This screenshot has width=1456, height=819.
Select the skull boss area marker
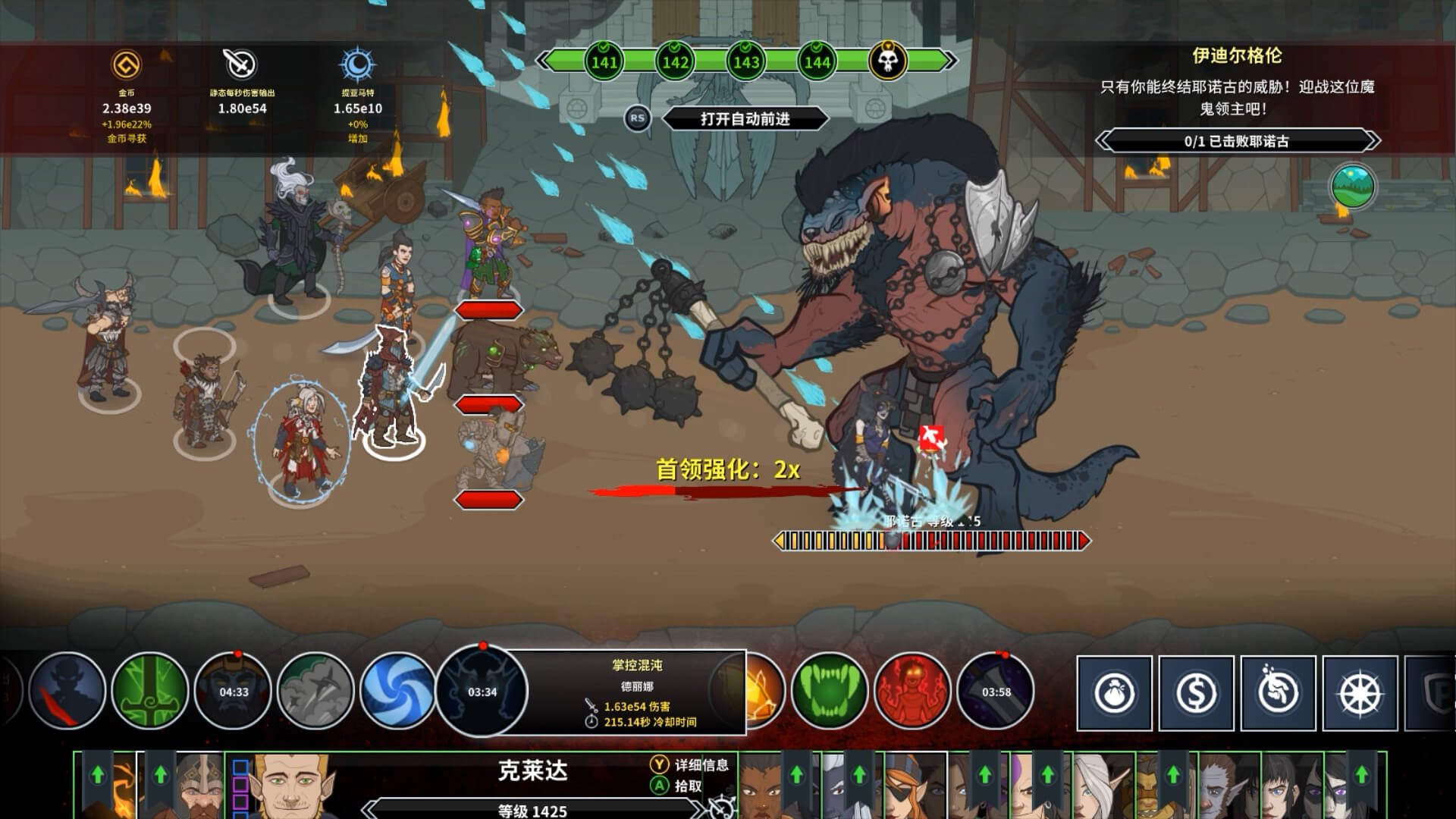click(887, 61)
